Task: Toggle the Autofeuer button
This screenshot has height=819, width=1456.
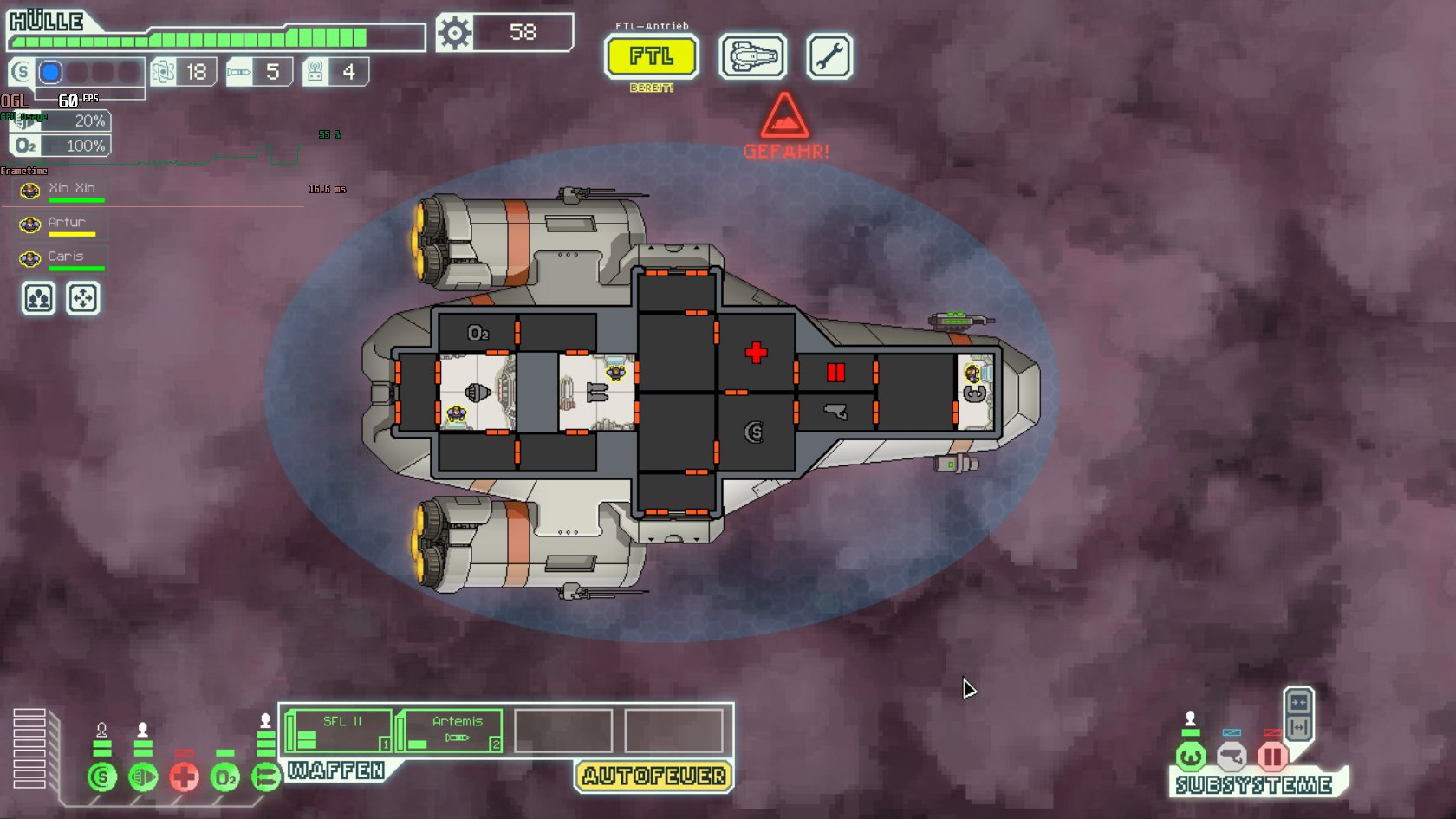Action: (653, 776)
